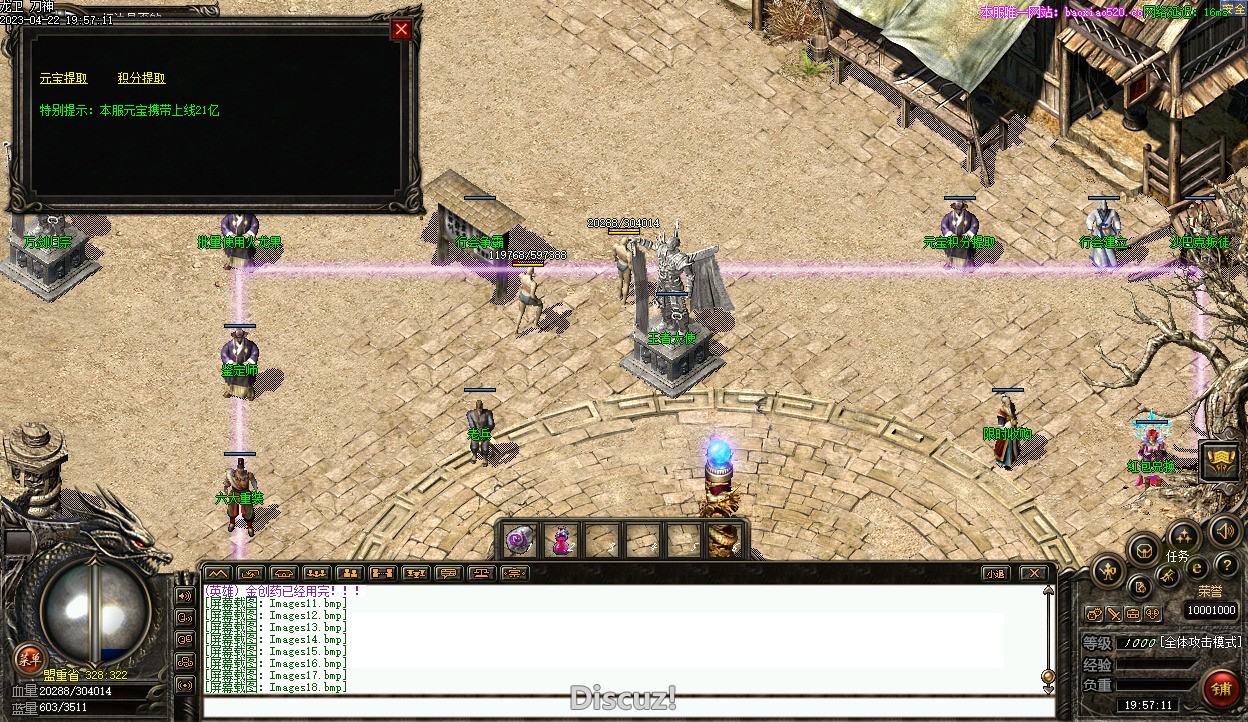Click the chat scrollbar down arrow
The height and width of the screenshot is (722, 1248).
tap(1048, 677)
